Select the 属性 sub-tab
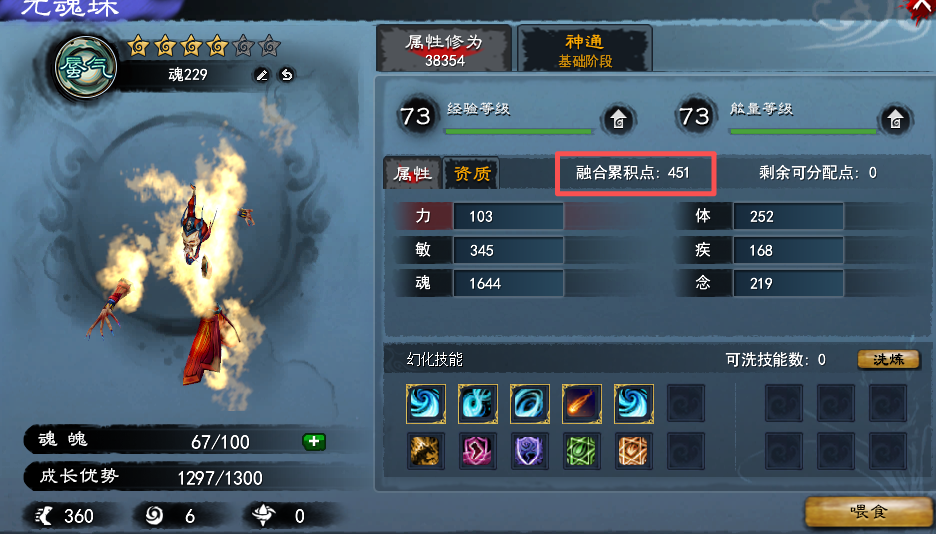 (413, 174)
